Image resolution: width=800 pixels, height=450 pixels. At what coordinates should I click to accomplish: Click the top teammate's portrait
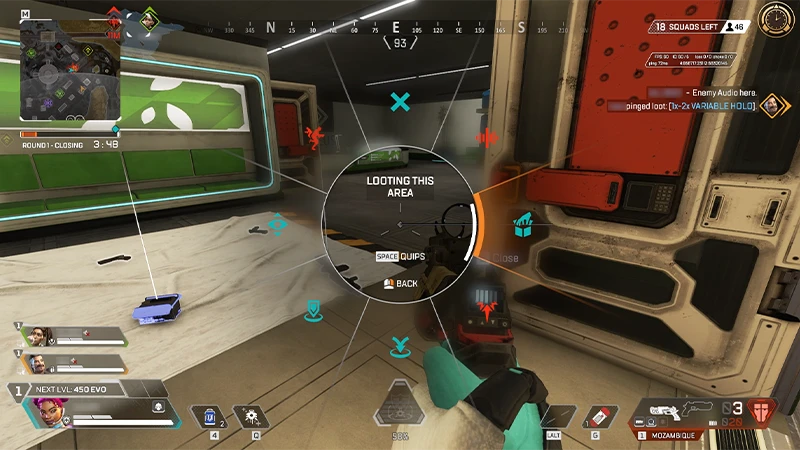33,336
